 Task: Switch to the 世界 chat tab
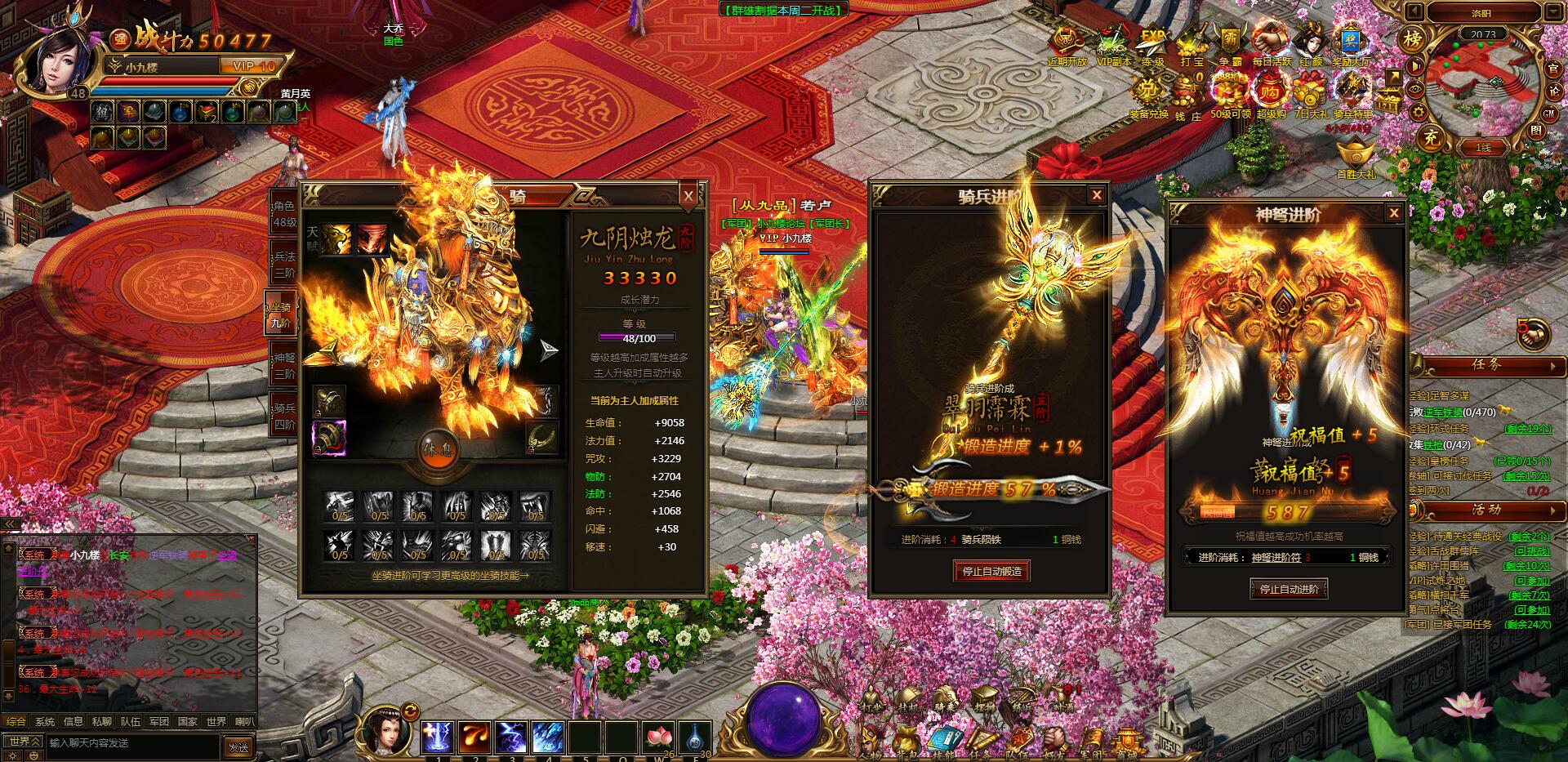[214, 722]
